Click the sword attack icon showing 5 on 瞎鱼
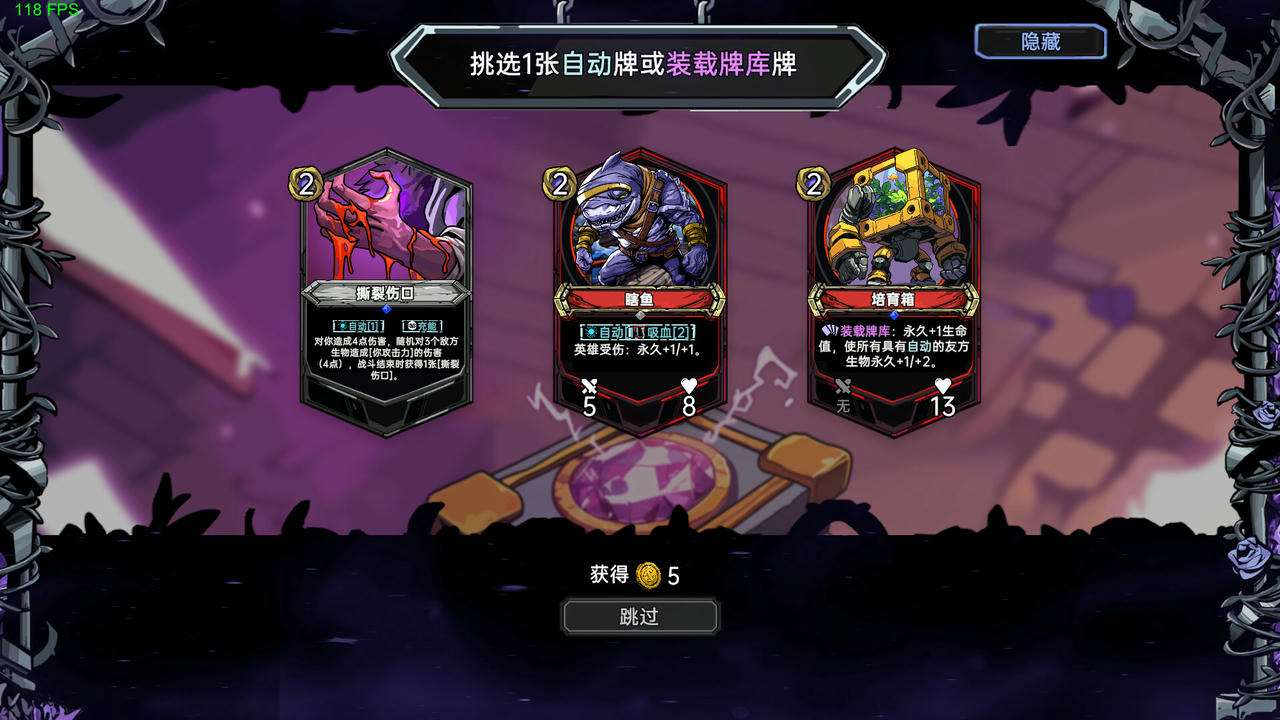The image size is (1280, 720). click(x=589, y=388)
